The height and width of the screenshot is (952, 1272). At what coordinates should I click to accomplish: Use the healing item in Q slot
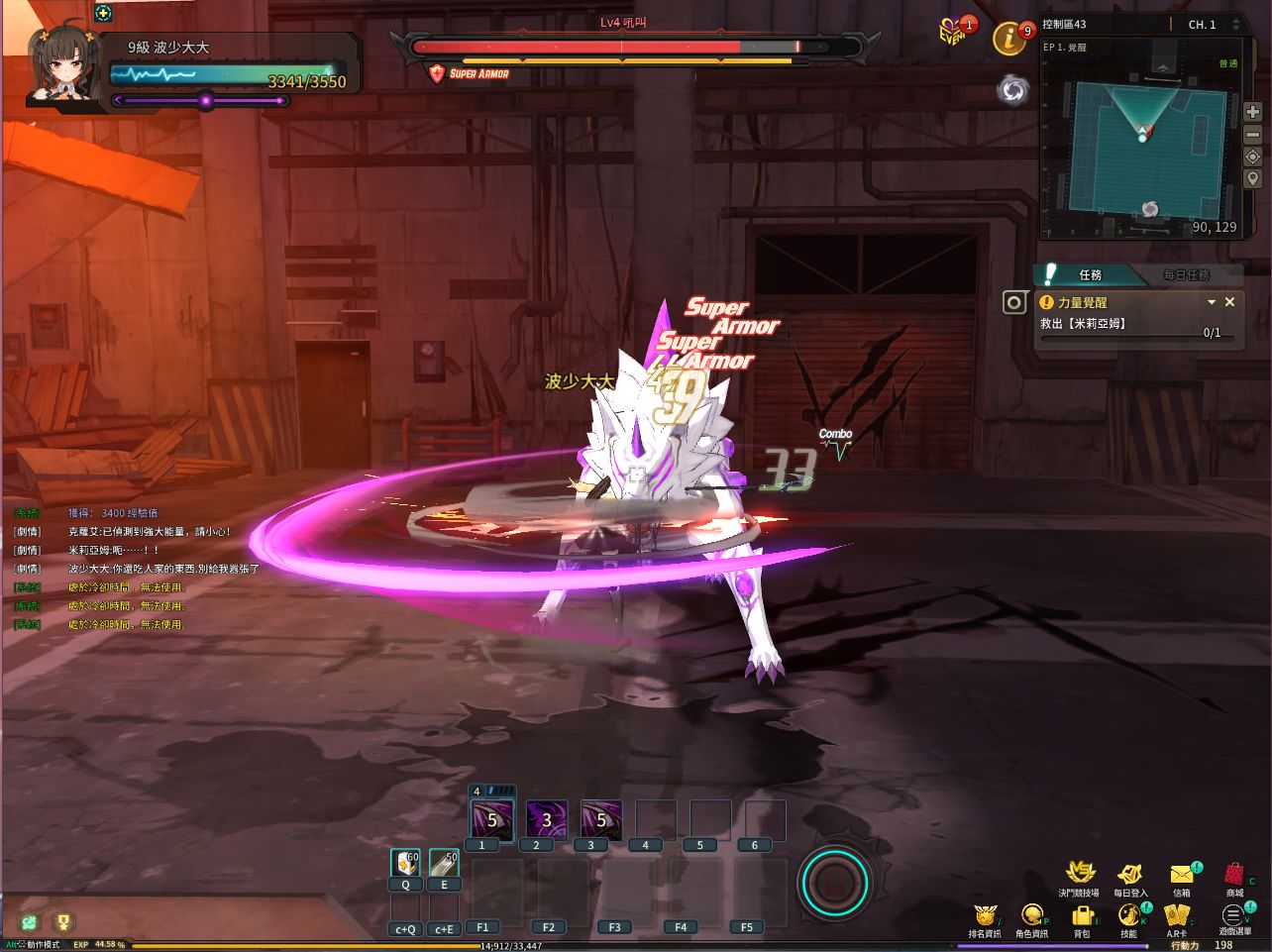(405, 865)
